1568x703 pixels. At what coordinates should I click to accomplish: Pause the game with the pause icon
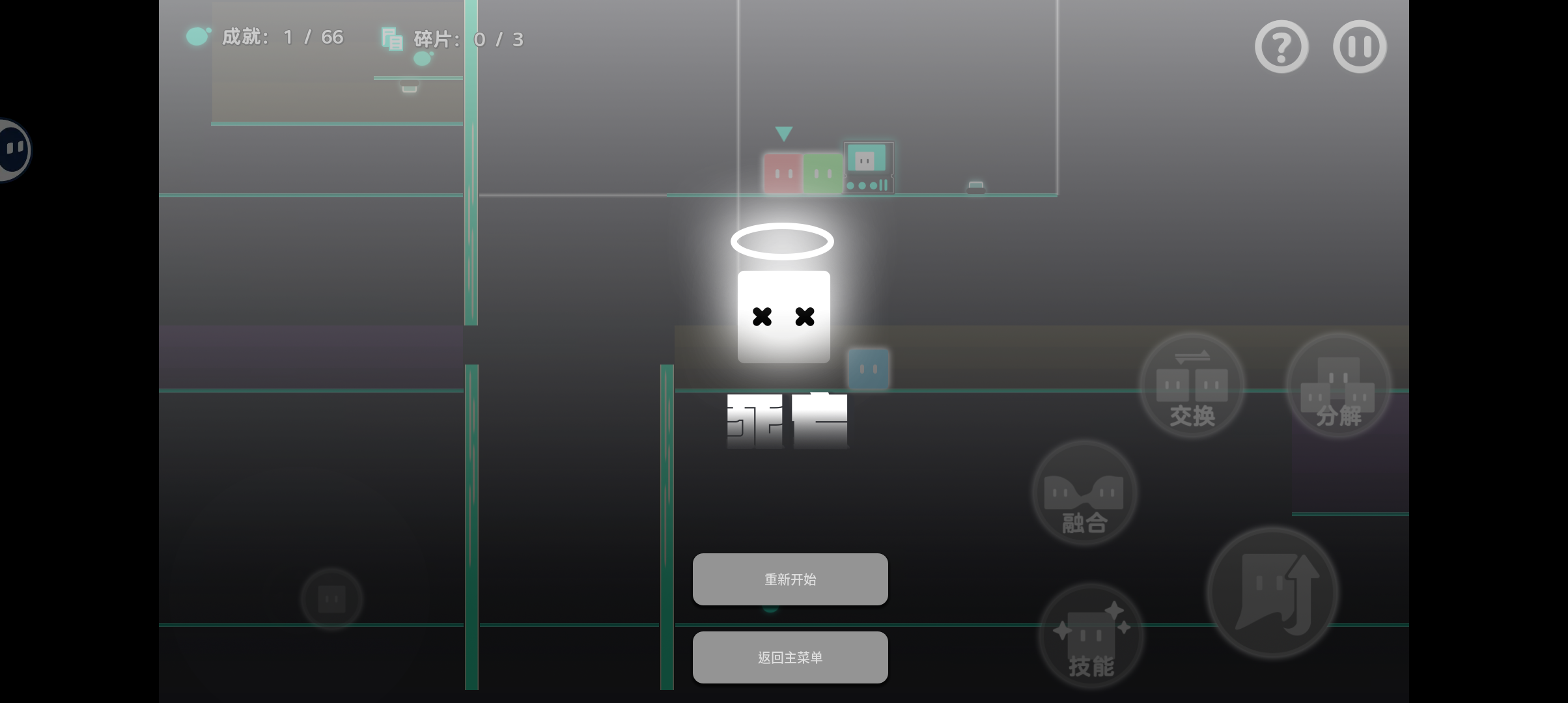click(x=1359, y=46)
